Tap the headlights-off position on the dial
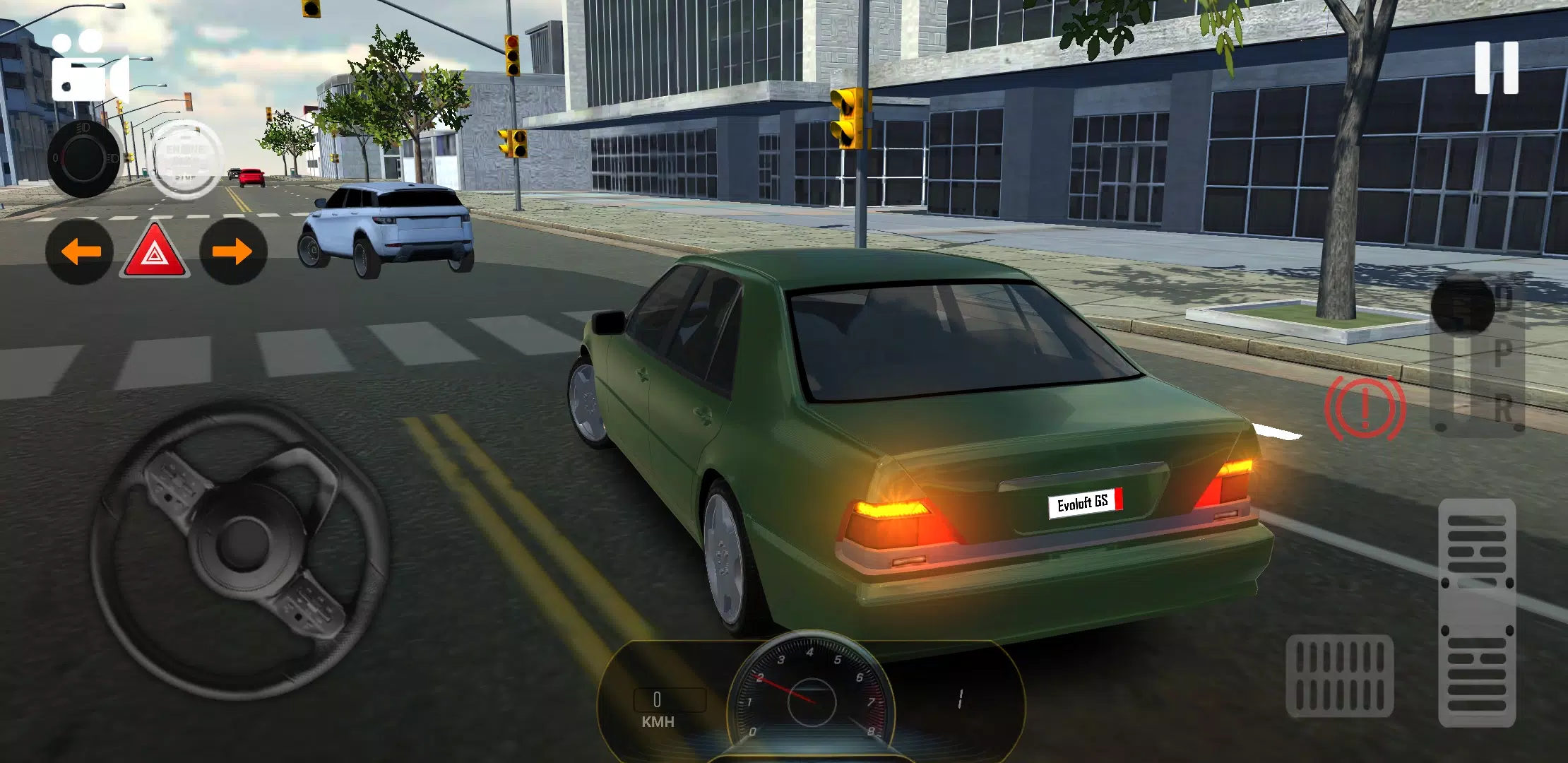This screenshot has height=763, width=1568. coord(55,158)
